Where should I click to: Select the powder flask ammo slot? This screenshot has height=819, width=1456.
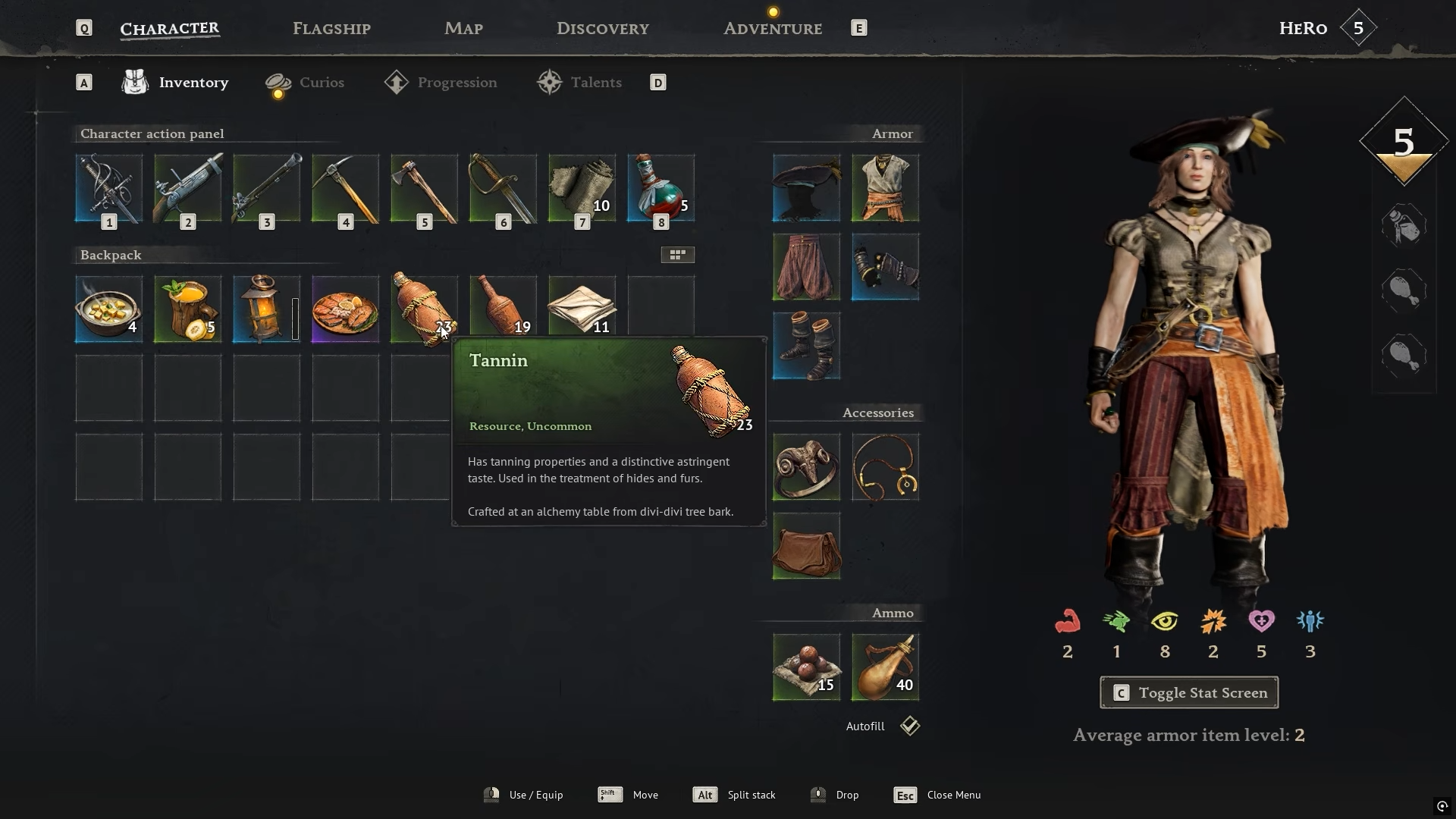click(885, 667)
